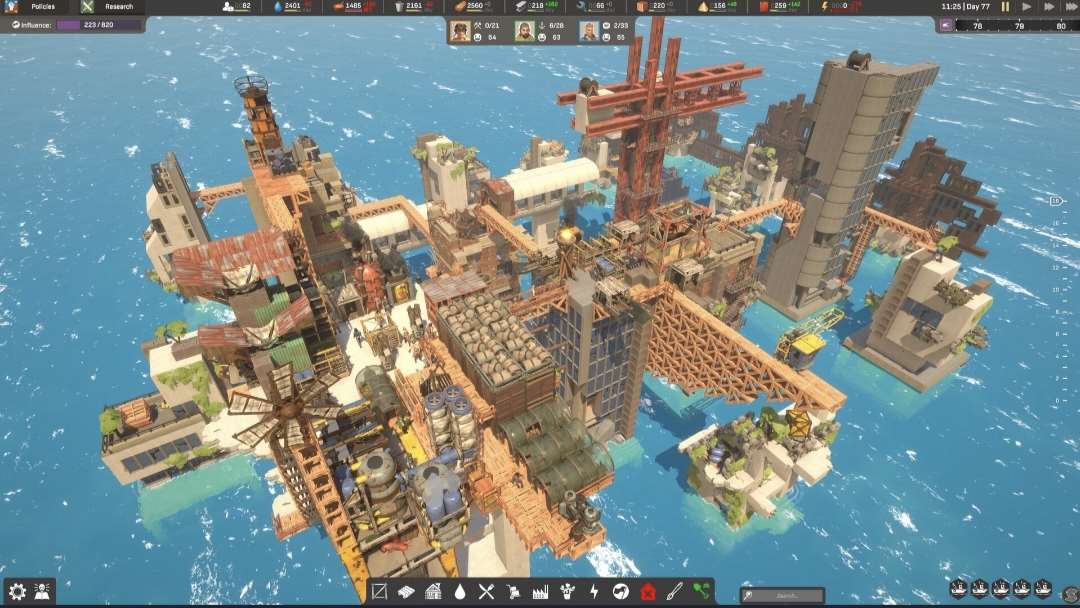Select the survivor portrait showing 6/28
Screen dimensions: 1080x608
(x=525, y=31)
